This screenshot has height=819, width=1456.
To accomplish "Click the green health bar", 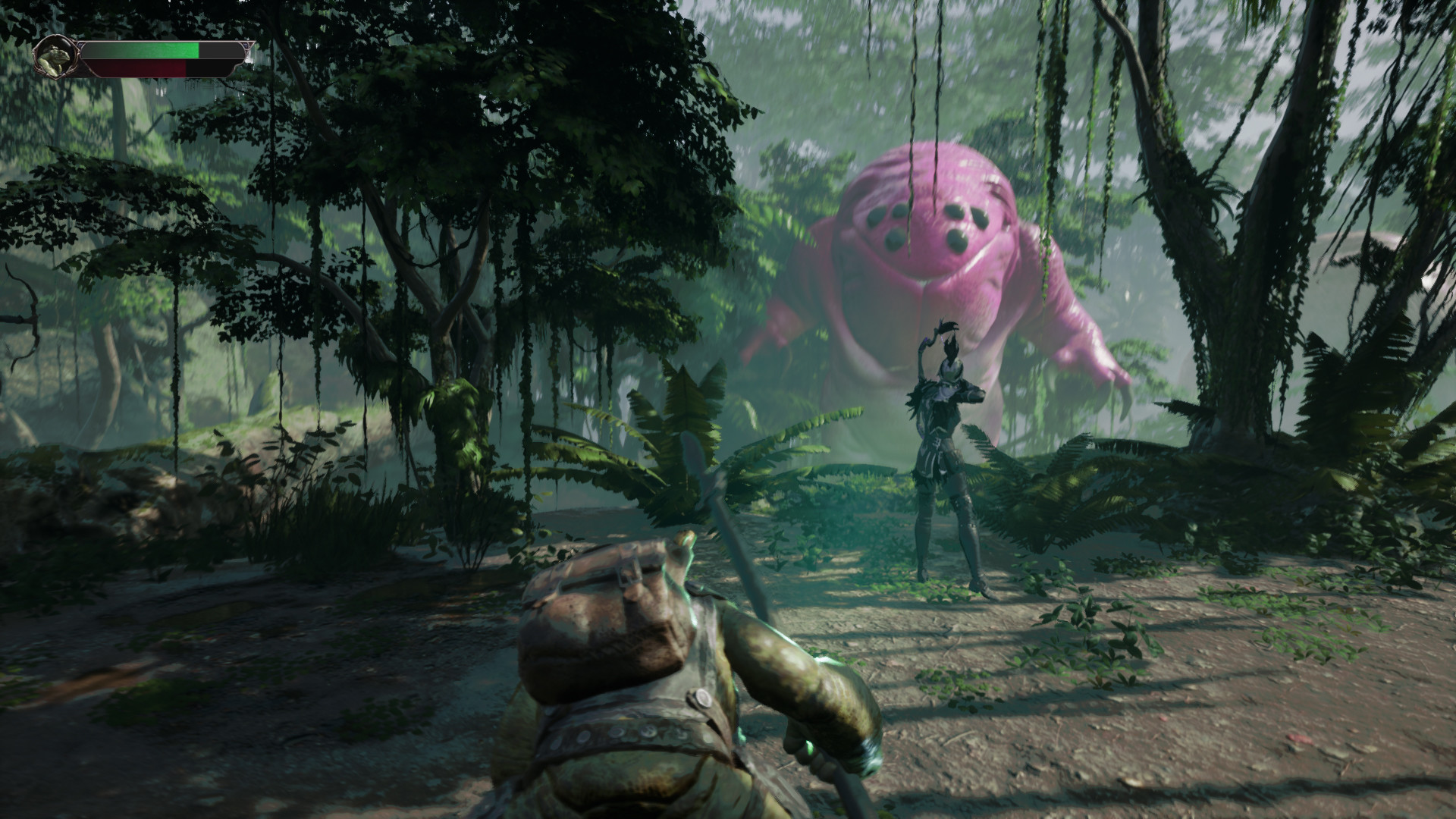I will 152,52.
